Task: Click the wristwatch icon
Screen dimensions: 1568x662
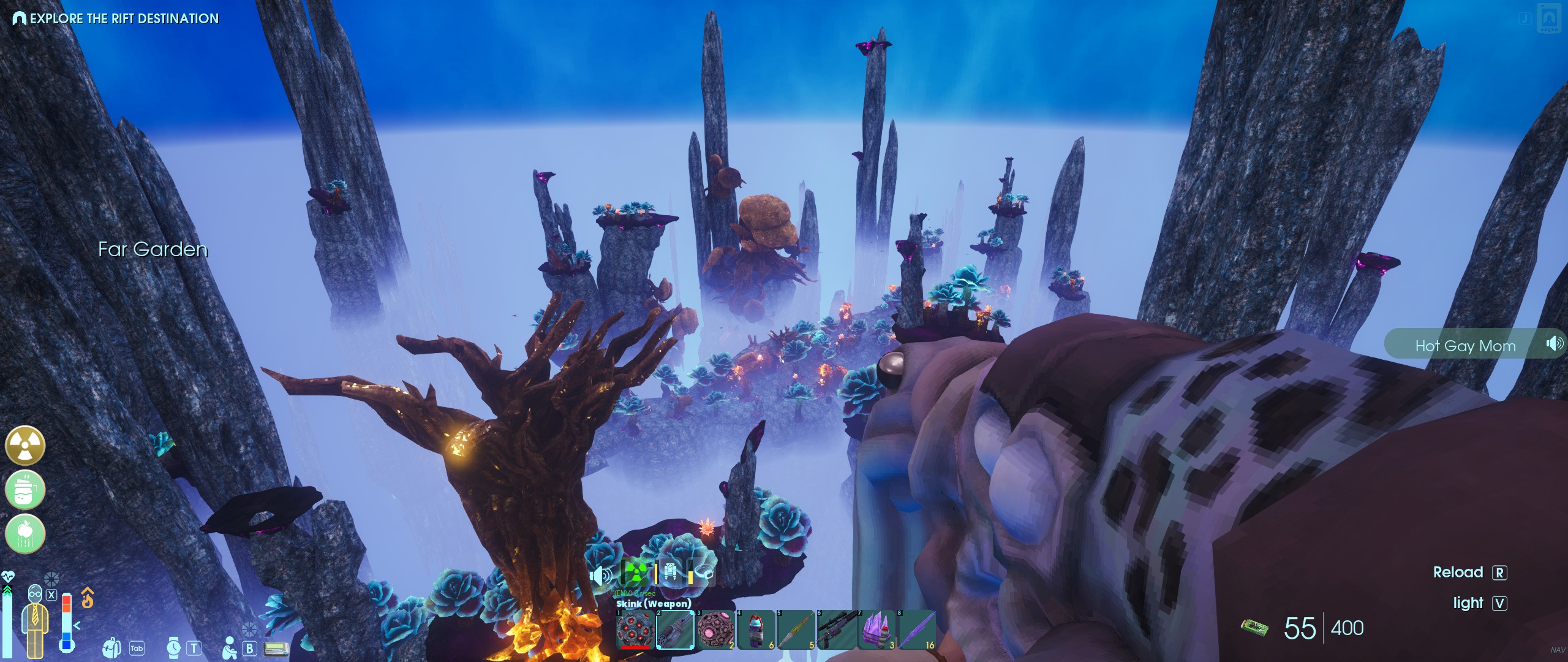Action: pos(174,647)
